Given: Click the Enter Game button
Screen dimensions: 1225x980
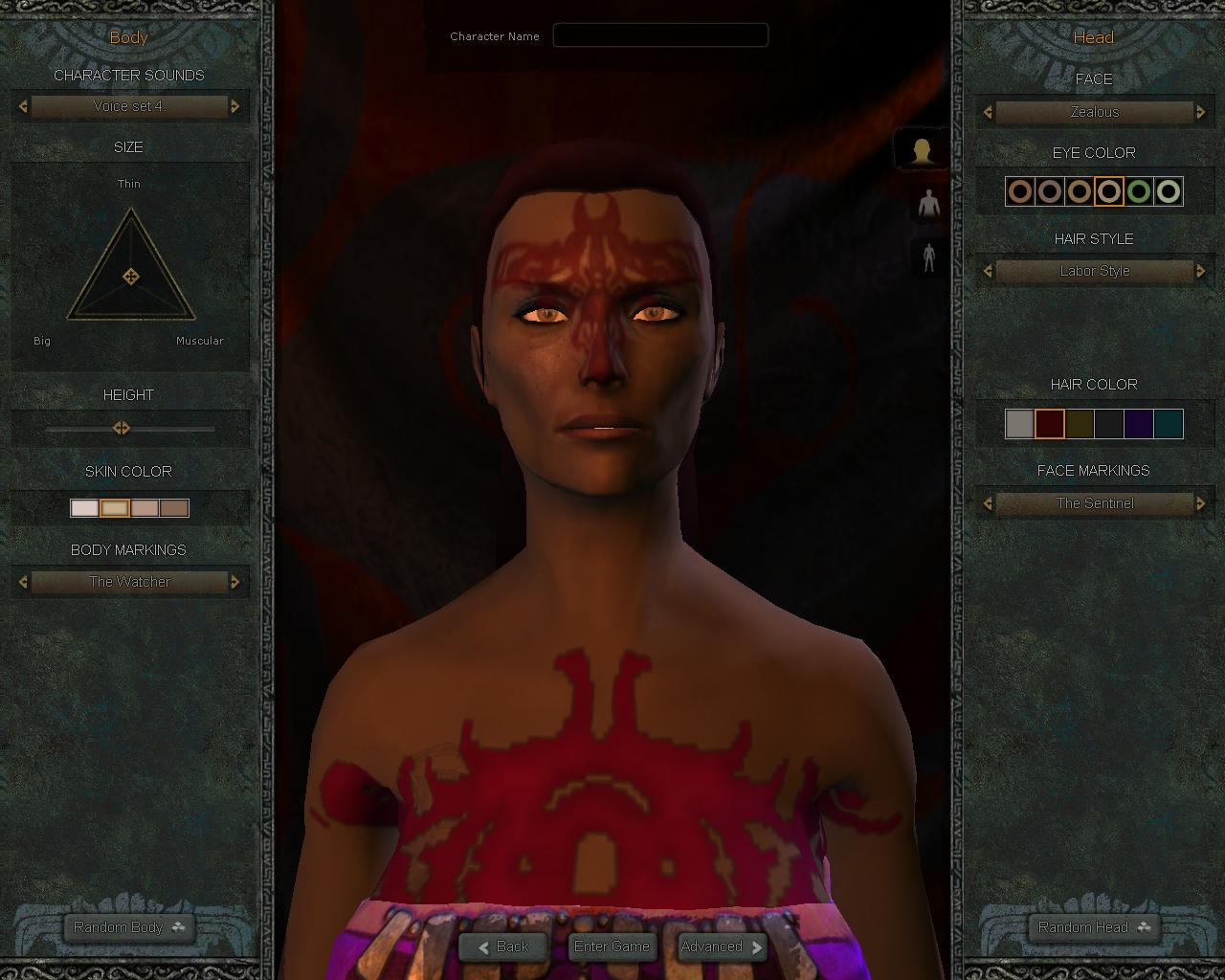Looking at the screenshot, I should pyautogui.click(x=612, y=947).
